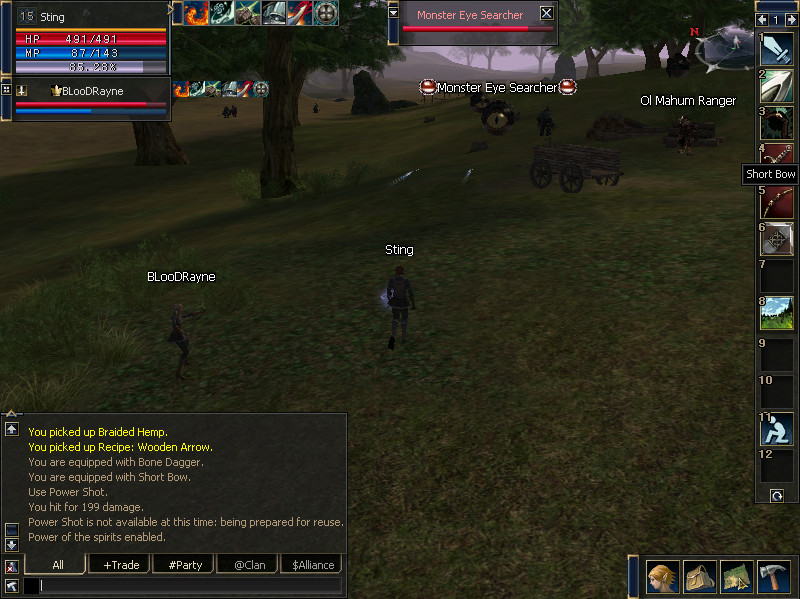Click the scroll-up arrow of chat log
The image size is (800, 599).
point(11,429)
